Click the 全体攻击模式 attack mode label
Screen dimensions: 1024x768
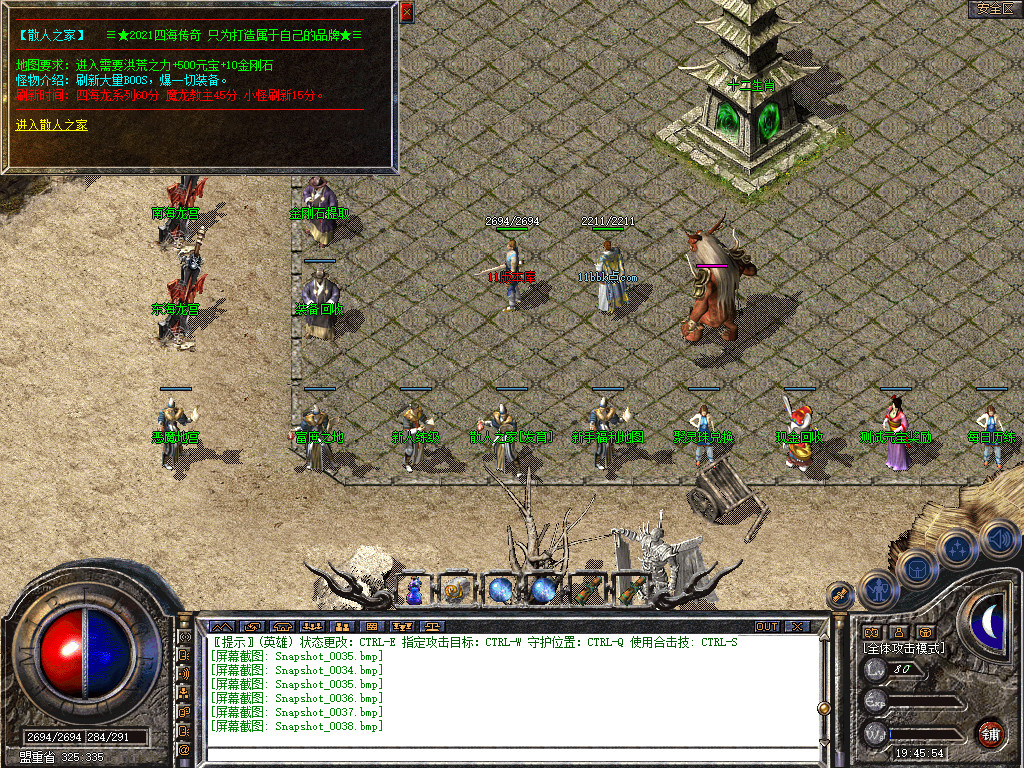tap(904, 648)
